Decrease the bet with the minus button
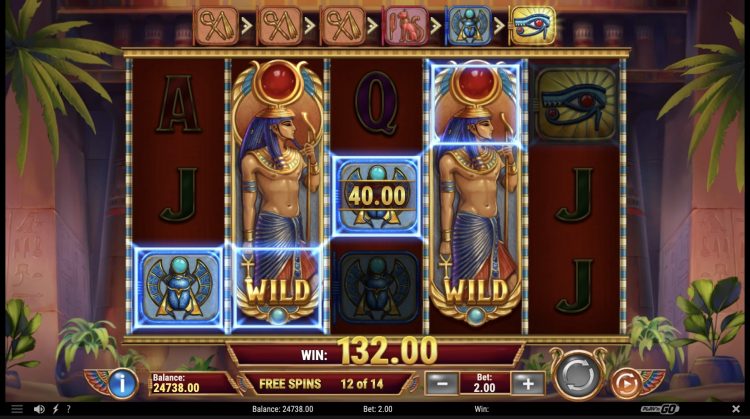The image size is (750, 419). tap(441, 382)
